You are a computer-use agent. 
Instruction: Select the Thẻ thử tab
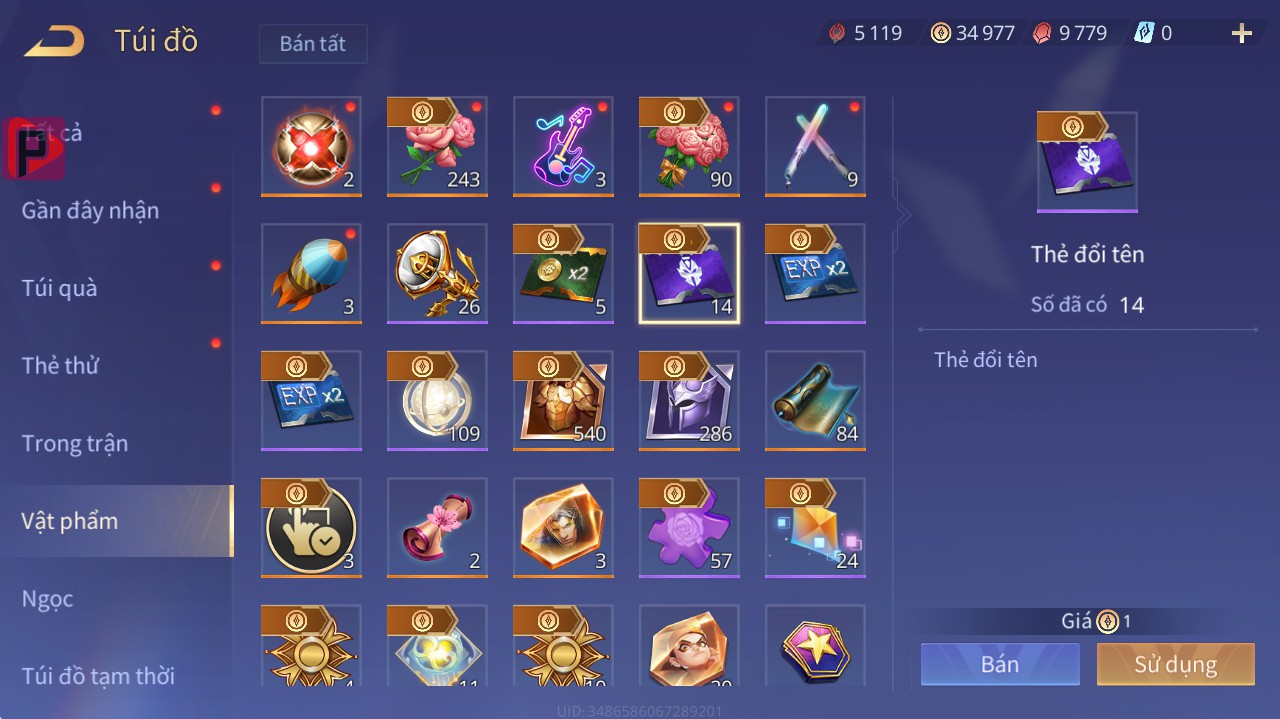tap(60, 365)
